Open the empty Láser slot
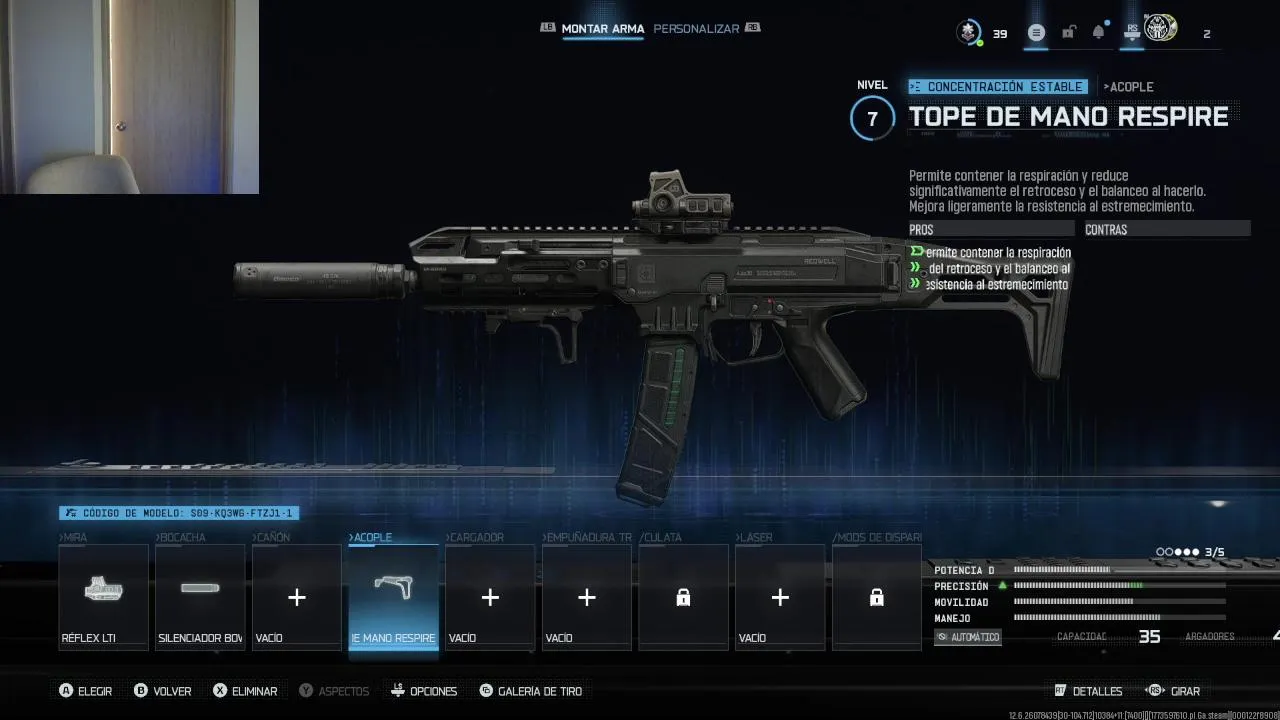The image size is (1280, 720). click(780, 598)
